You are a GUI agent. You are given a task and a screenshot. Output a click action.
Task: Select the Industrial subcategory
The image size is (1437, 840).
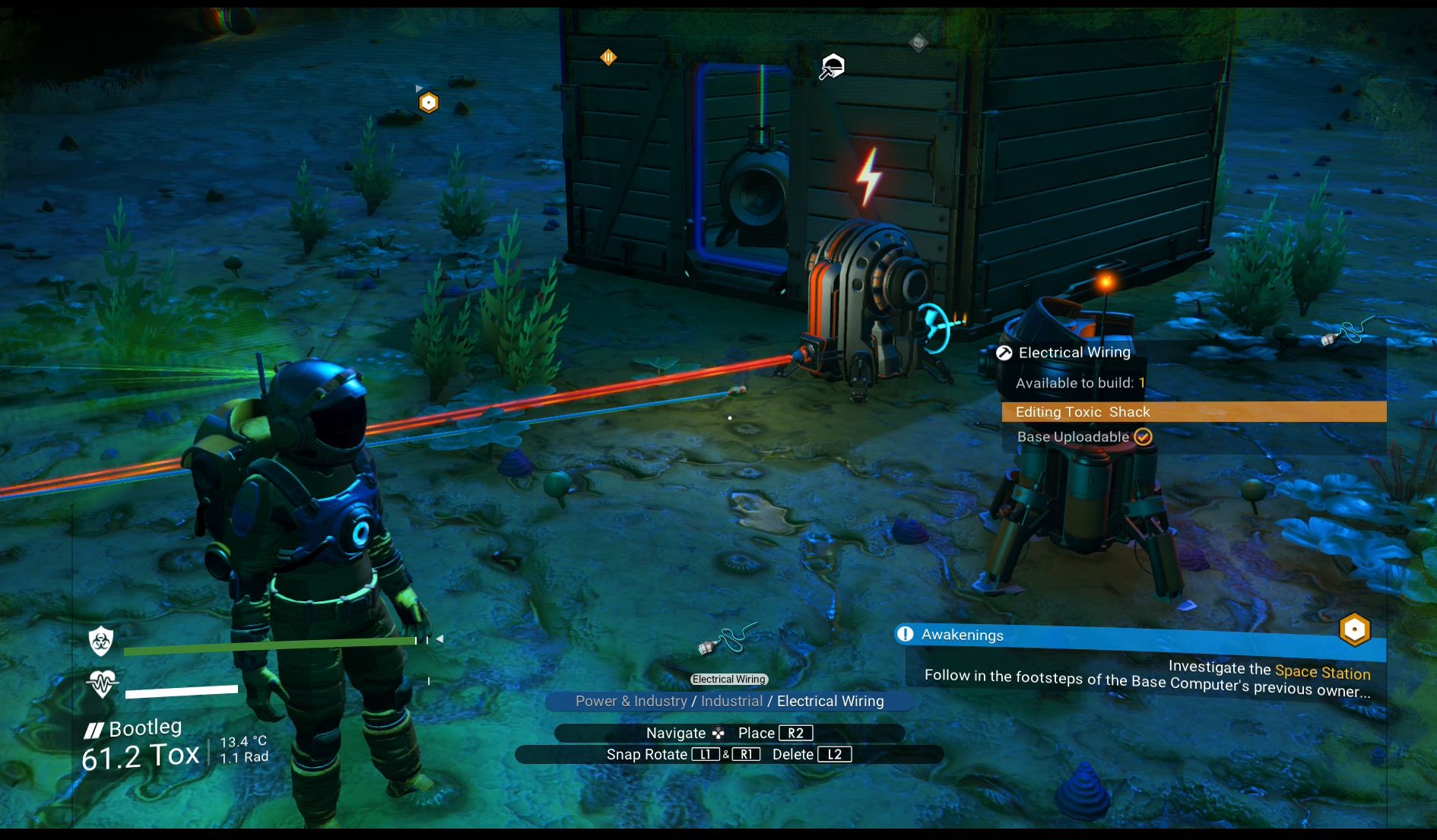732,701
